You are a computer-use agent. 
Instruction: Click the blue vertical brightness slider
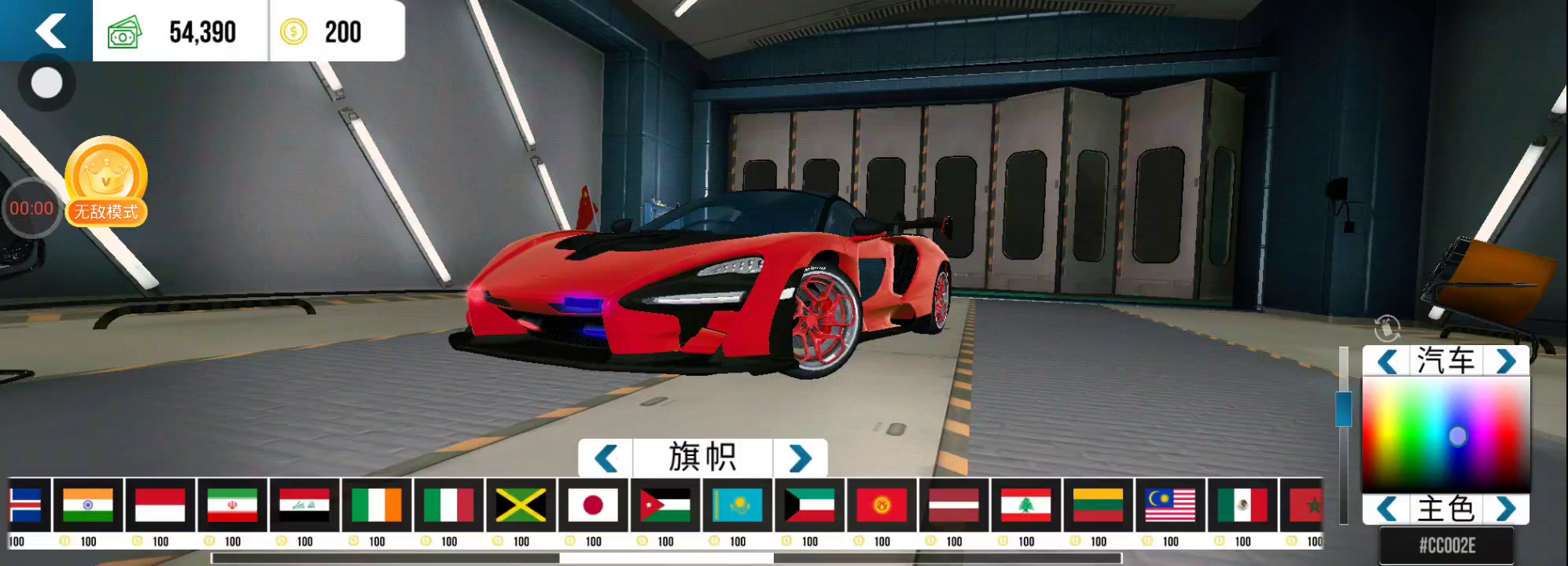1344,409
